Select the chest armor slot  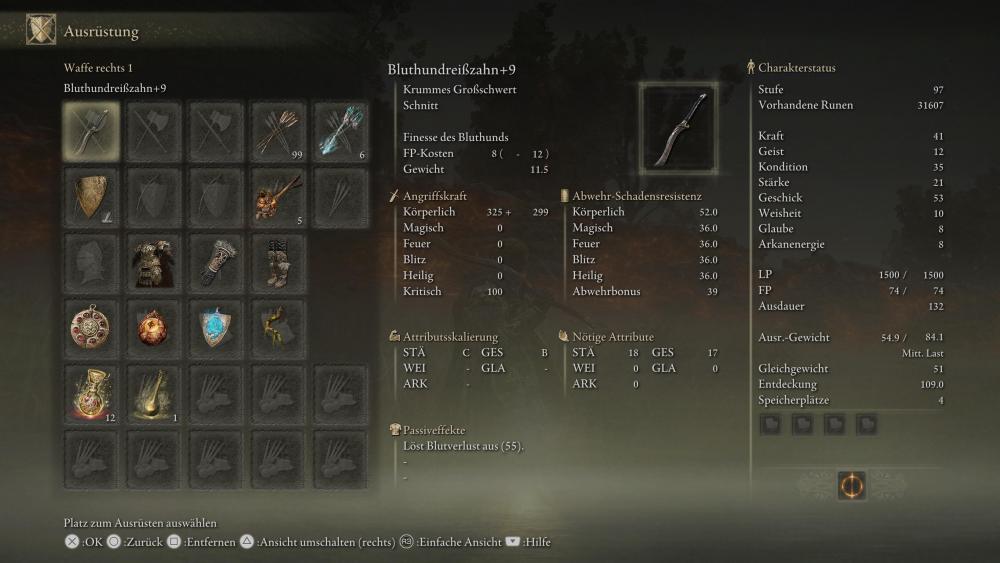coord(153,261)
